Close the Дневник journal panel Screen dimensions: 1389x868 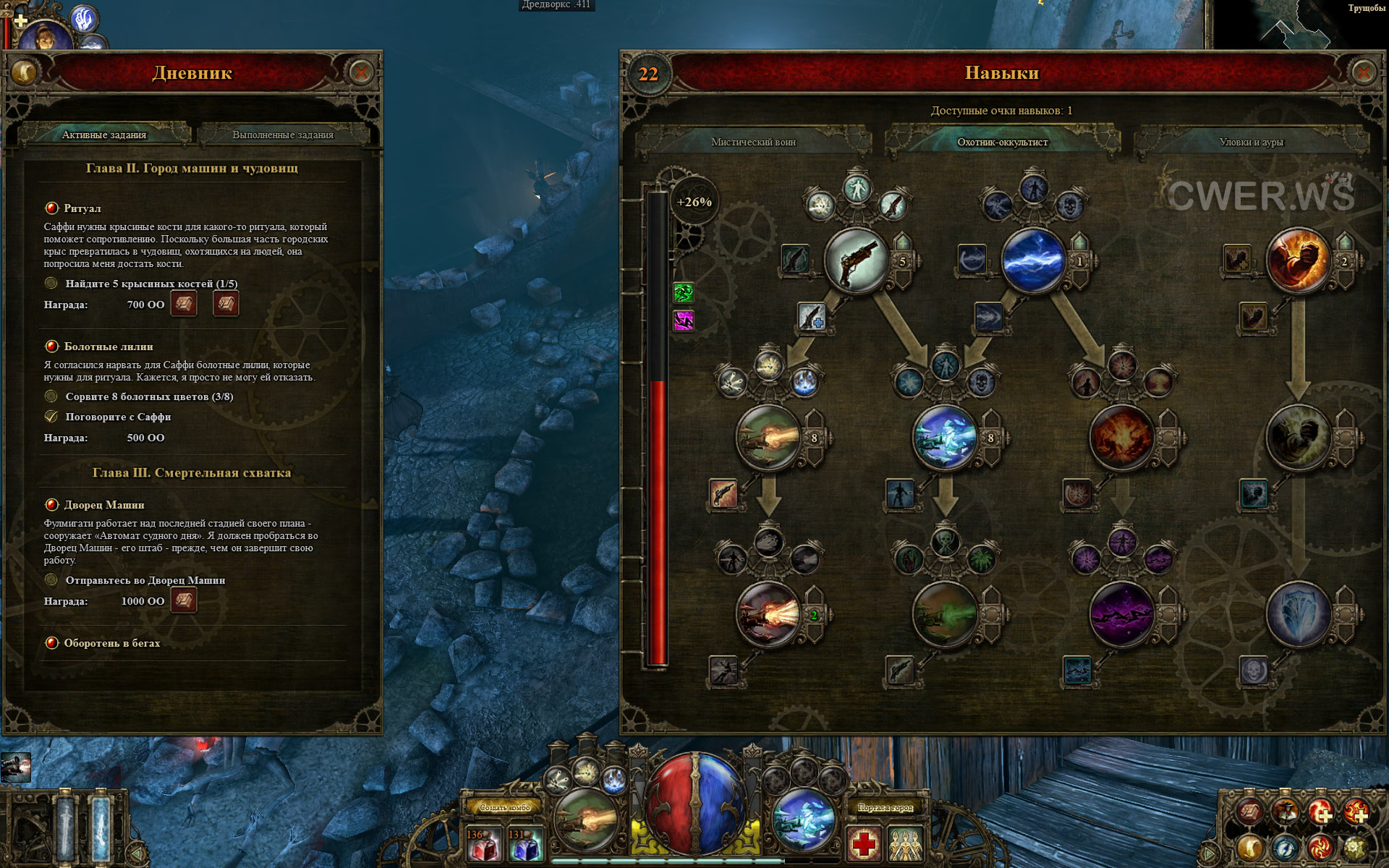point(360,72)
